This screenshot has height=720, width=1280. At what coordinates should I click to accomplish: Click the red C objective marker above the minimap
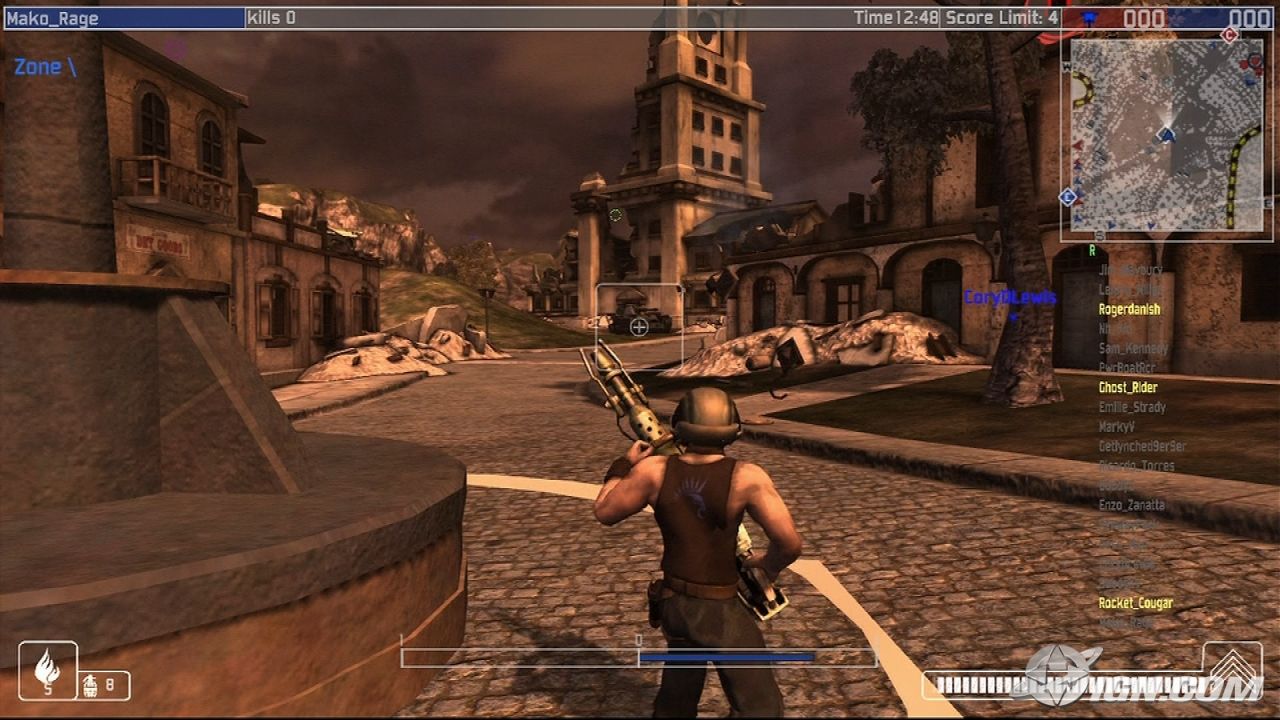[x=1228, y=35]
